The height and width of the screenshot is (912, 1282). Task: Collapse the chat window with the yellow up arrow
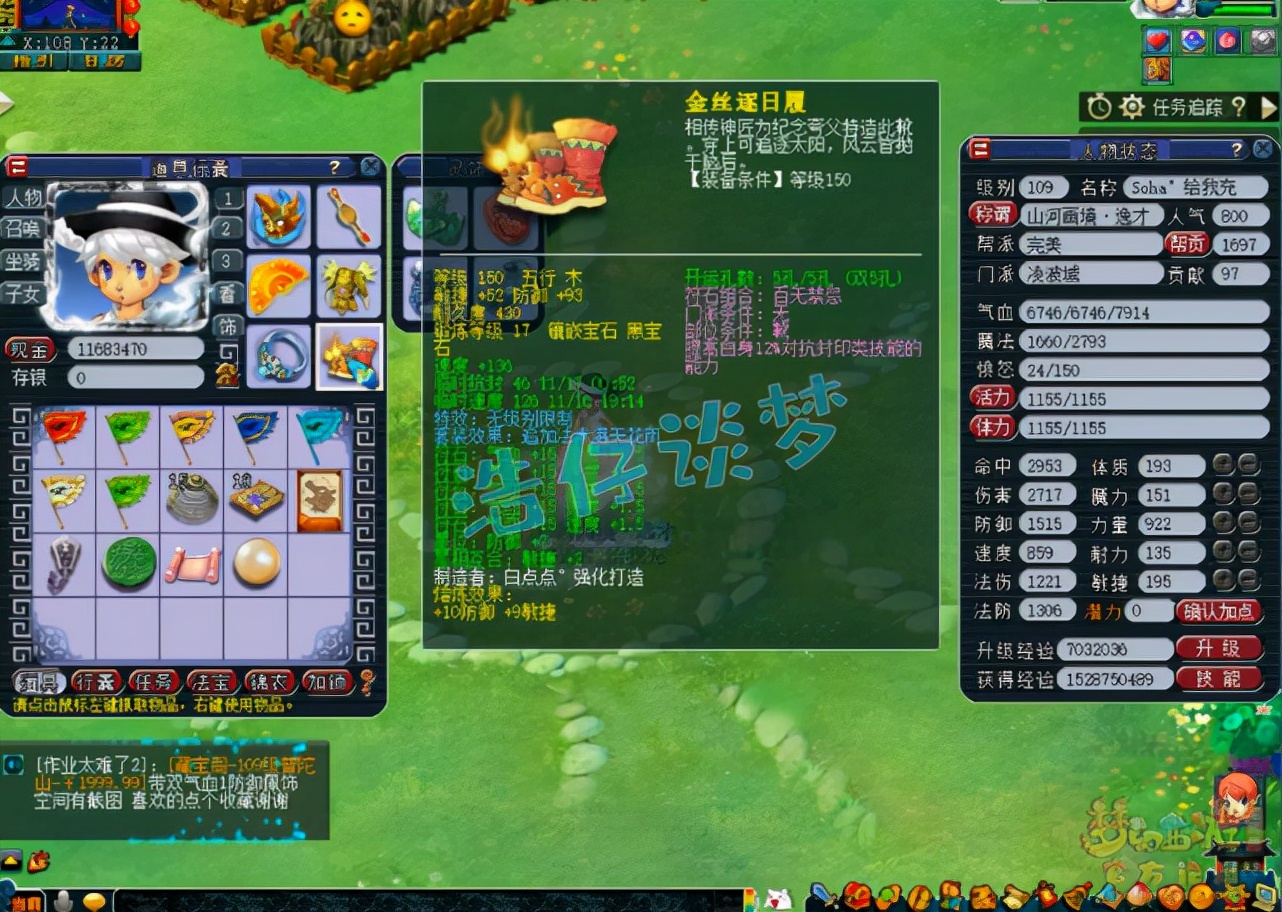[x=10, y=860]
